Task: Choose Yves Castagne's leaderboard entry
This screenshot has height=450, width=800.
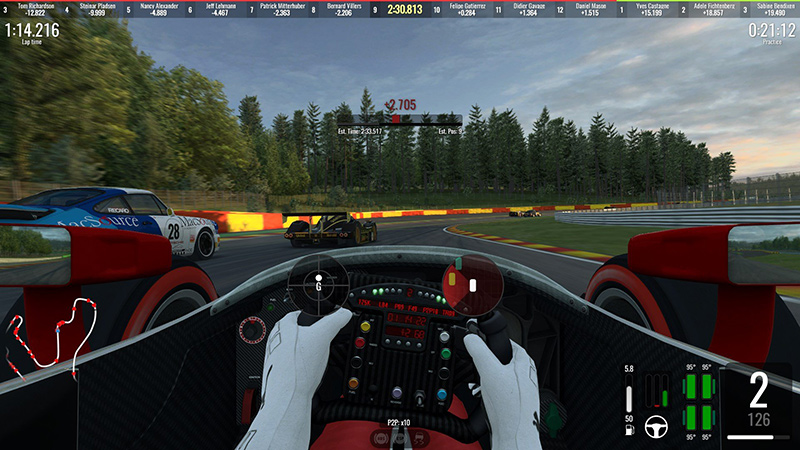Action: coord(654,10)
